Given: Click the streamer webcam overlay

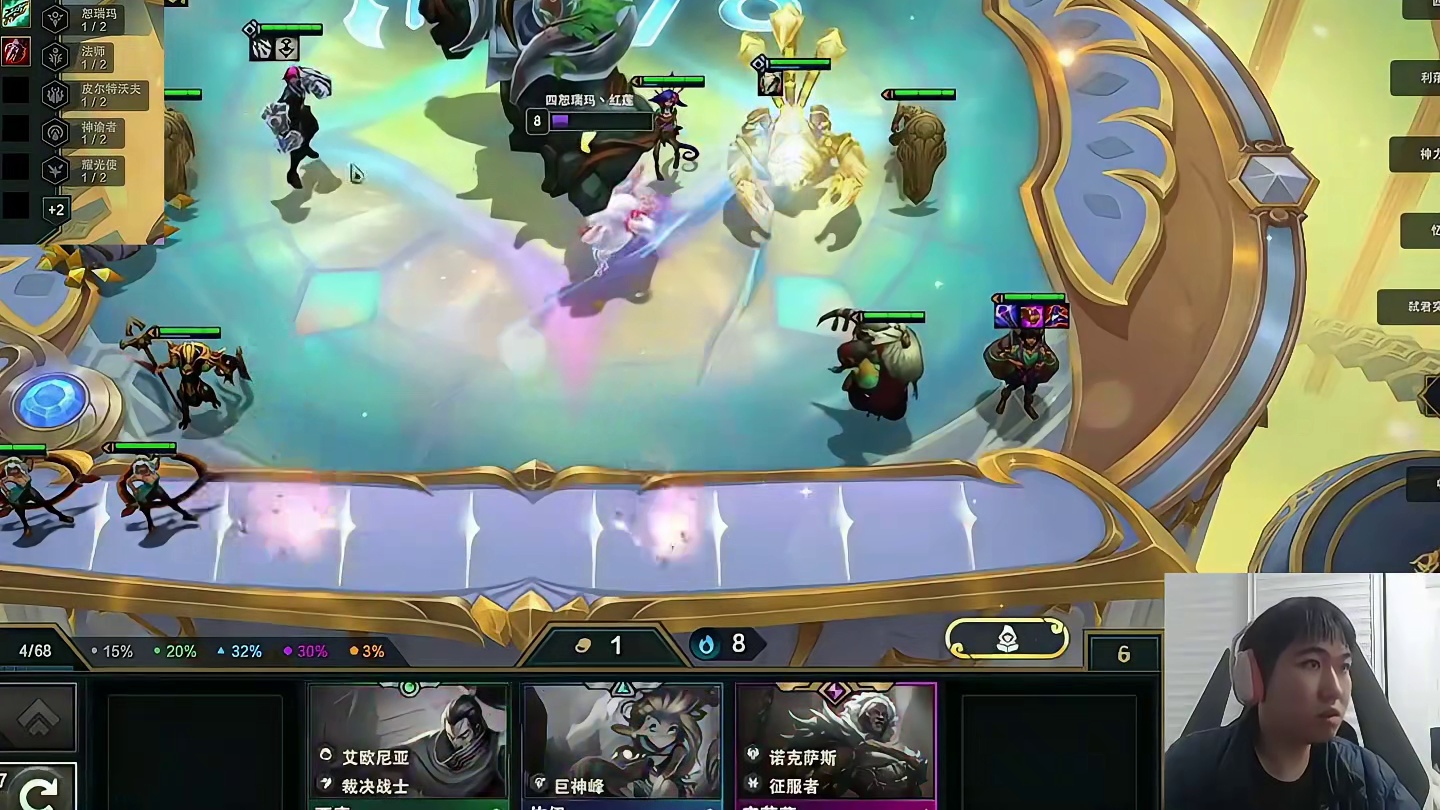Looking at the screenshot, I should (1301, 691).
